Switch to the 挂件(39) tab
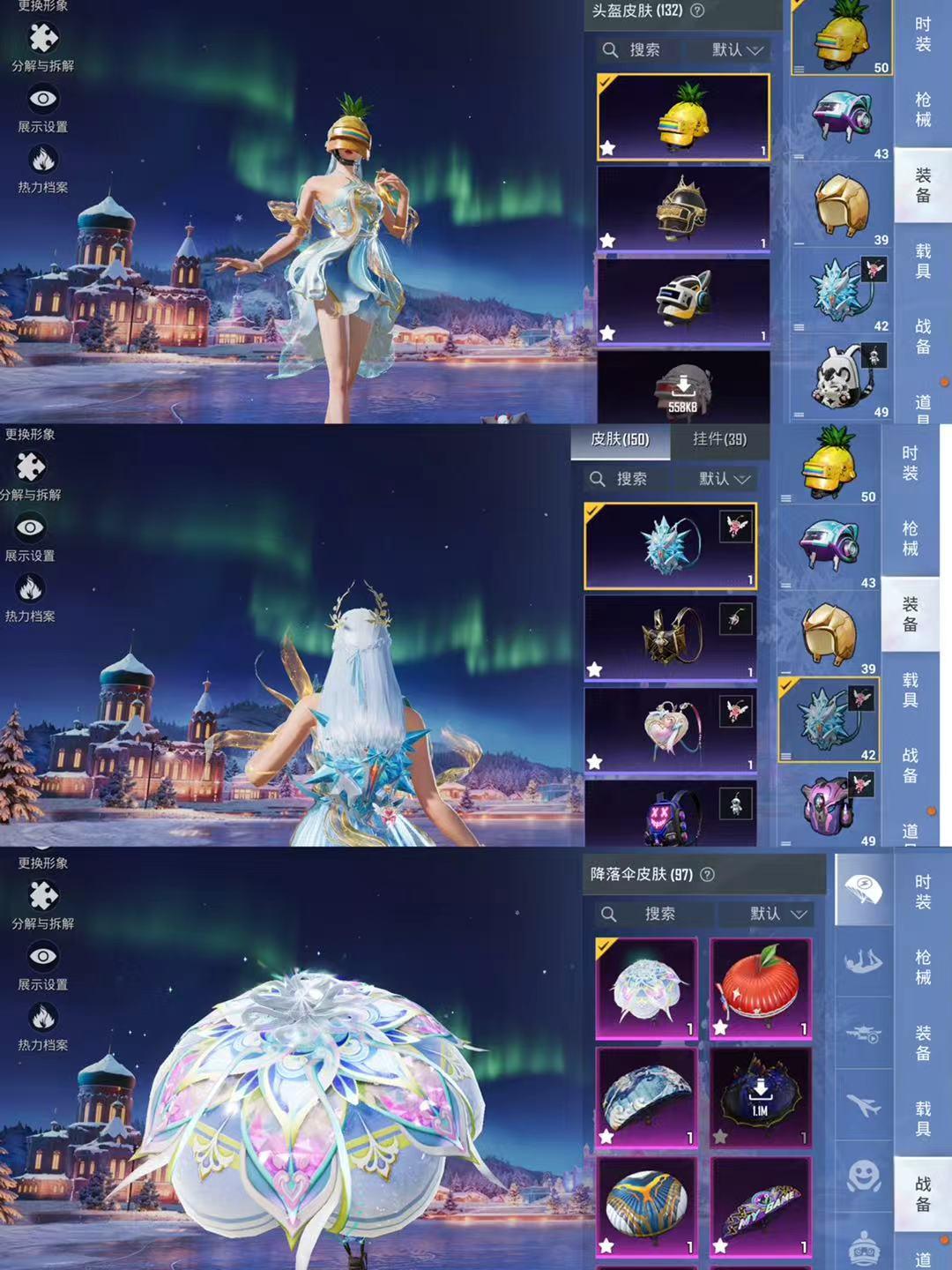952x1270 pixels. [x=719, y=439]
